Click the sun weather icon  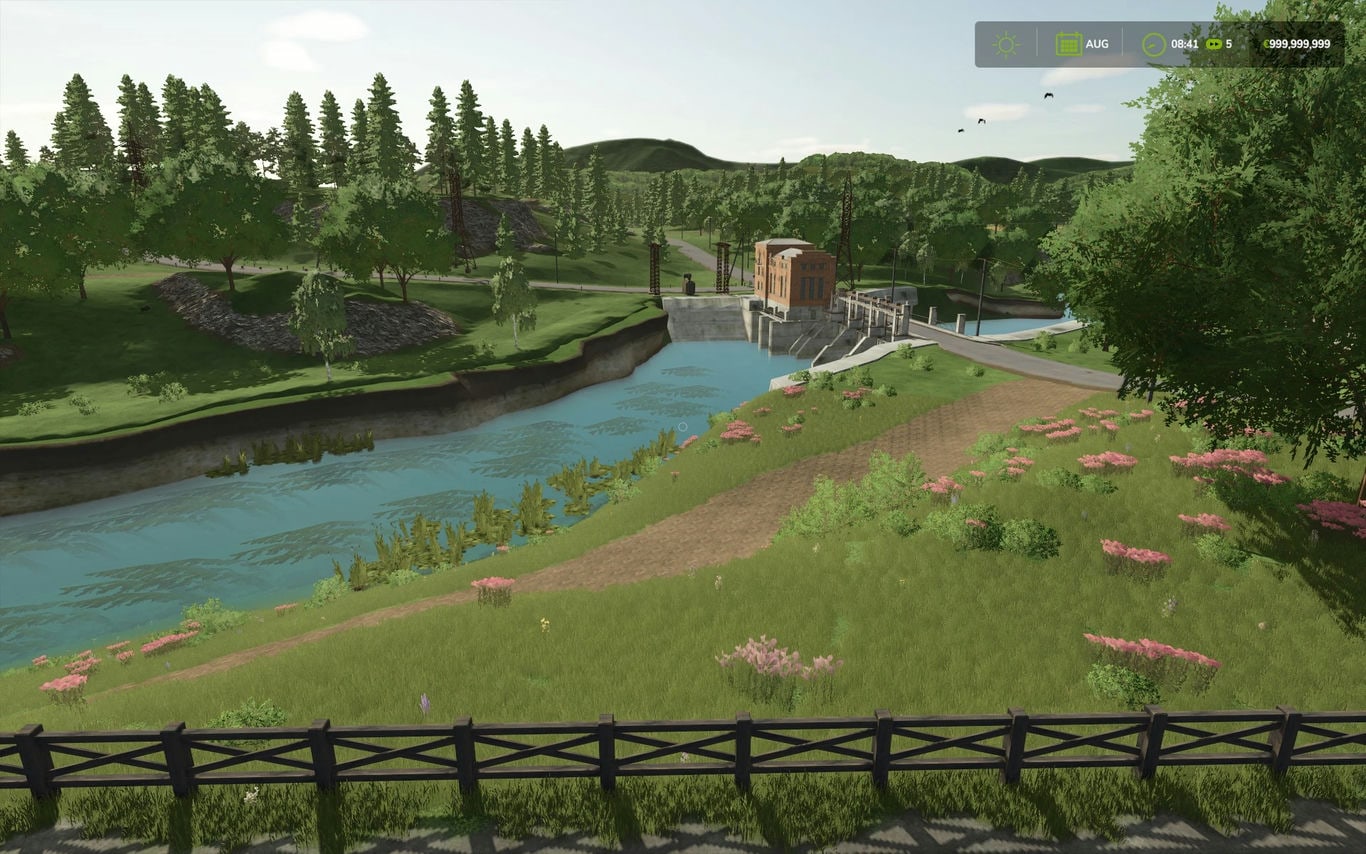[1006, 44]
